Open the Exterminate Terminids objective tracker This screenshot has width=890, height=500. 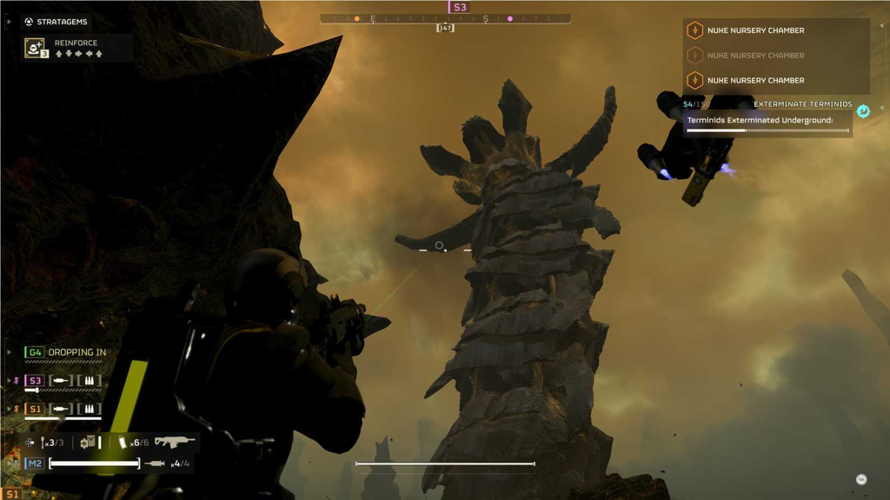point(802,104)
